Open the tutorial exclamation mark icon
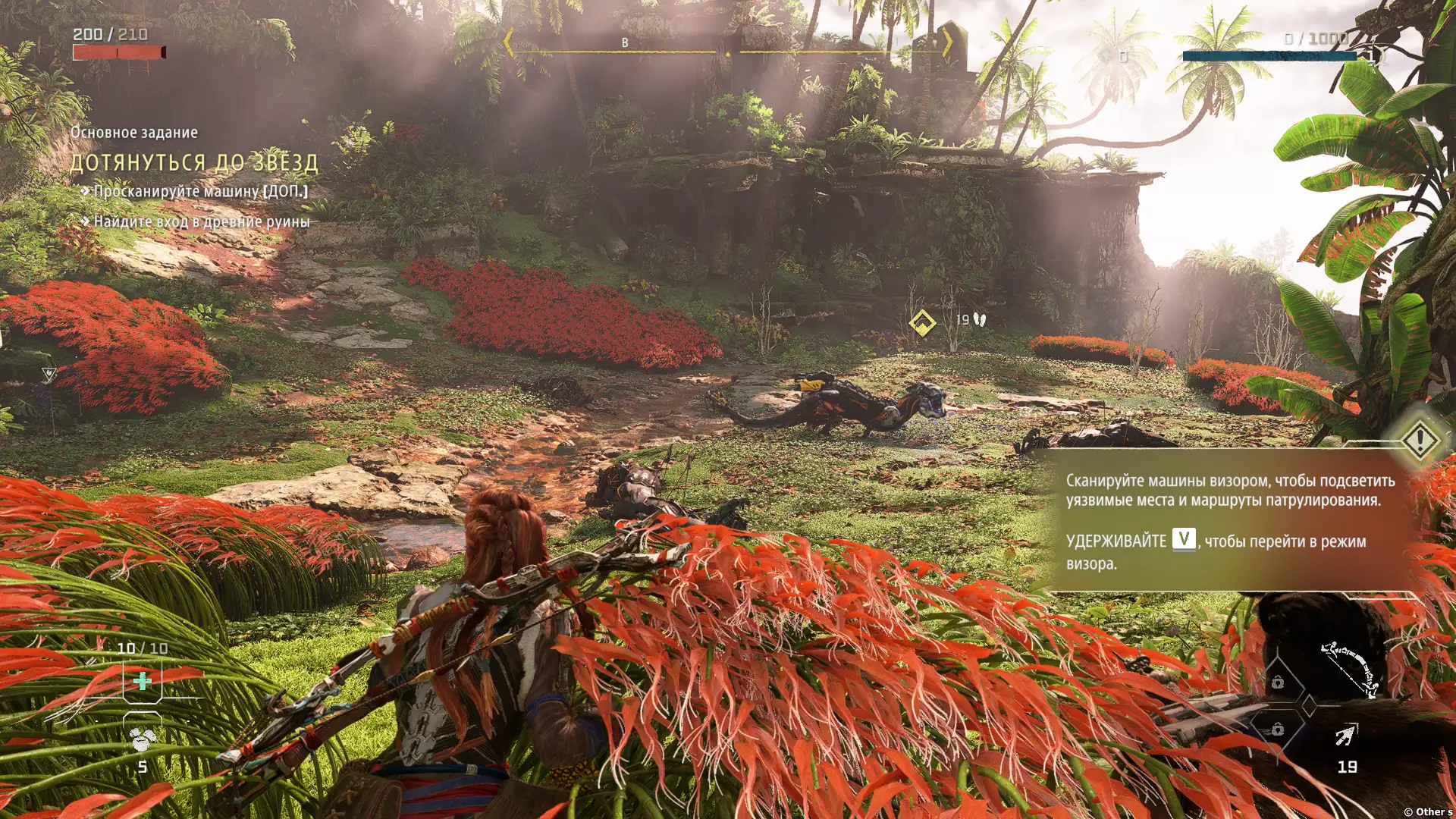Screen dimensions: 1456x819 click(x=1419, y=439)
